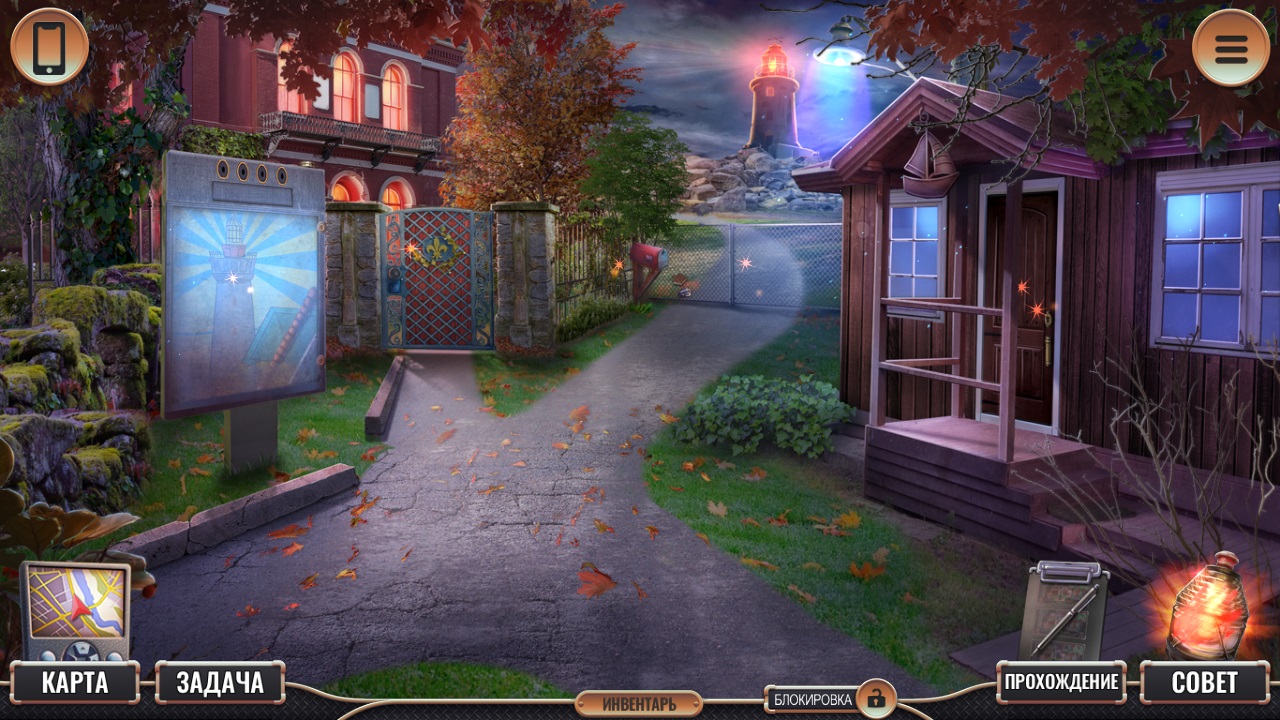The image size is (1280, 720).
Task: Expand the ИНВЕНТАРЬ inventory panel
Action: [639, 704]
